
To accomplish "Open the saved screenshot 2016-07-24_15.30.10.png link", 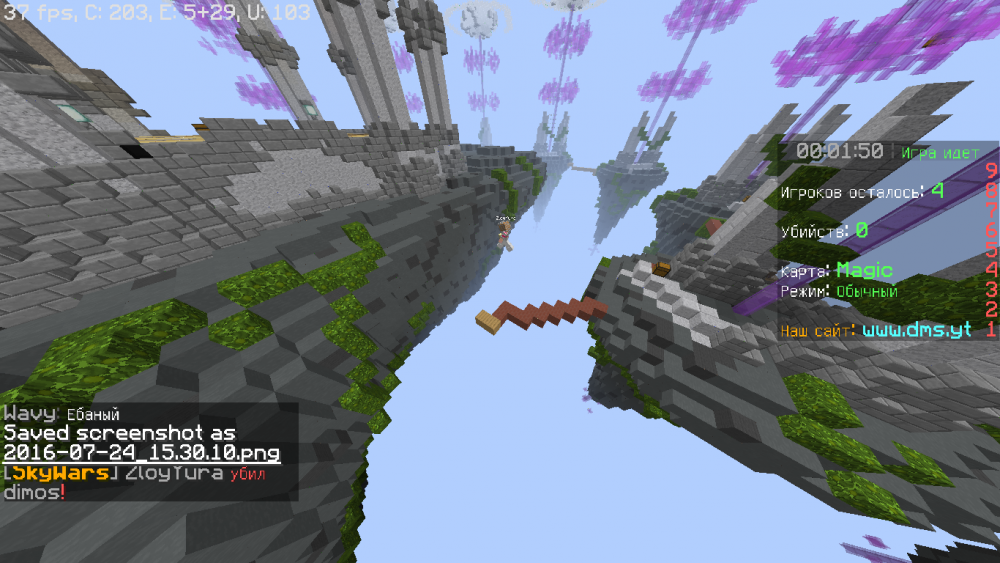I will (x=142, y=453).
